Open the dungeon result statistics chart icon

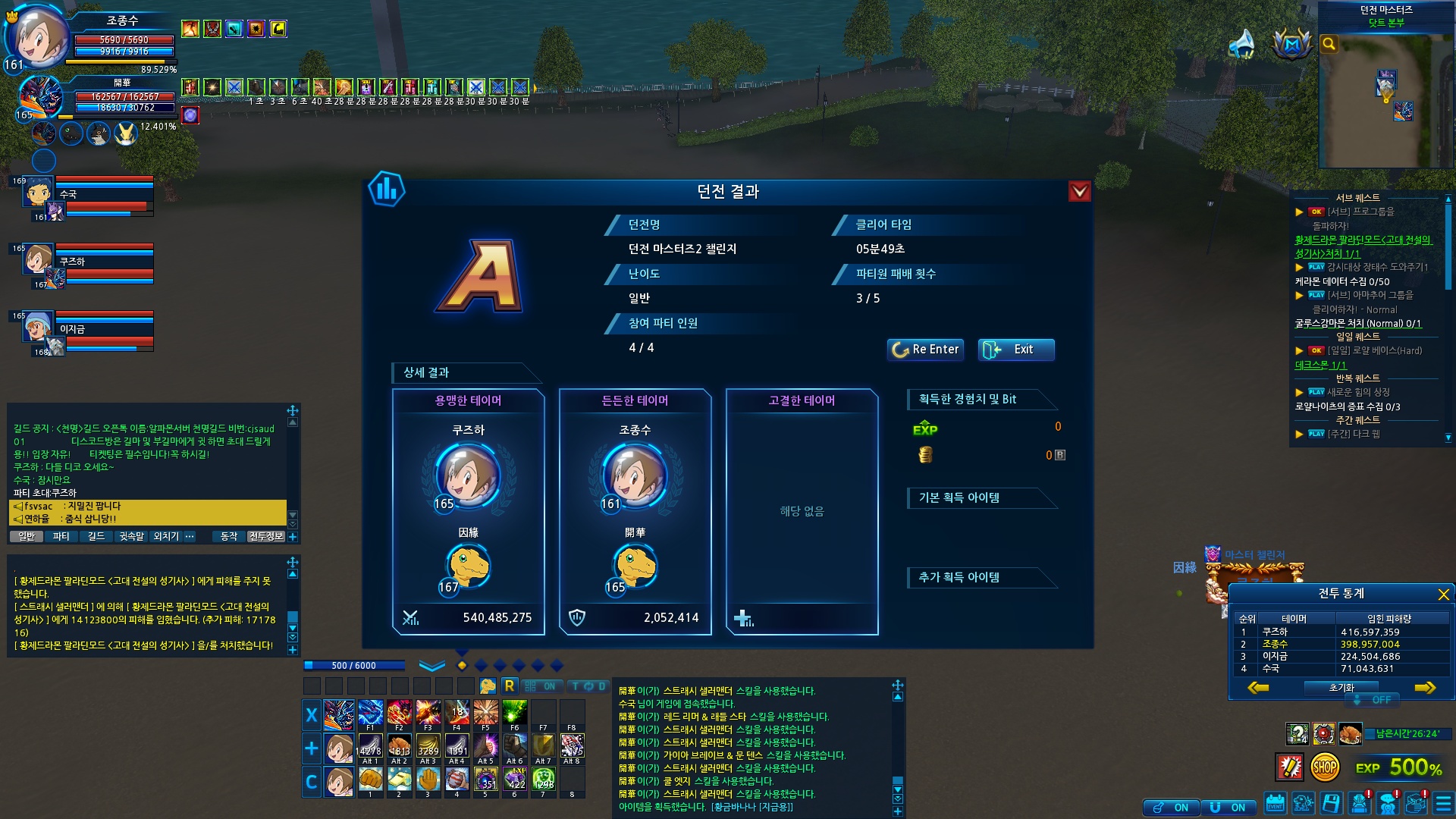tap(387, 190)
